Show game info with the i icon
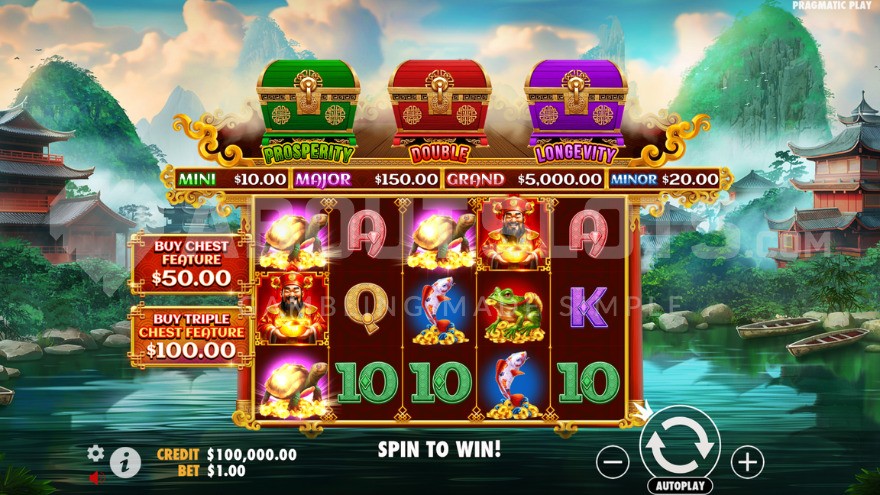The height and width of the screenshot is (495, 880). [x=125, y=461]
